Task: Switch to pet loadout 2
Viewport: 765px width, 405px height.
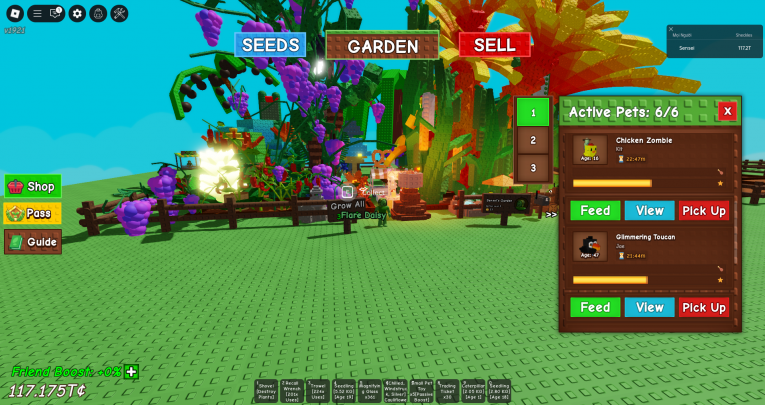Action: (x=533, y=141)
